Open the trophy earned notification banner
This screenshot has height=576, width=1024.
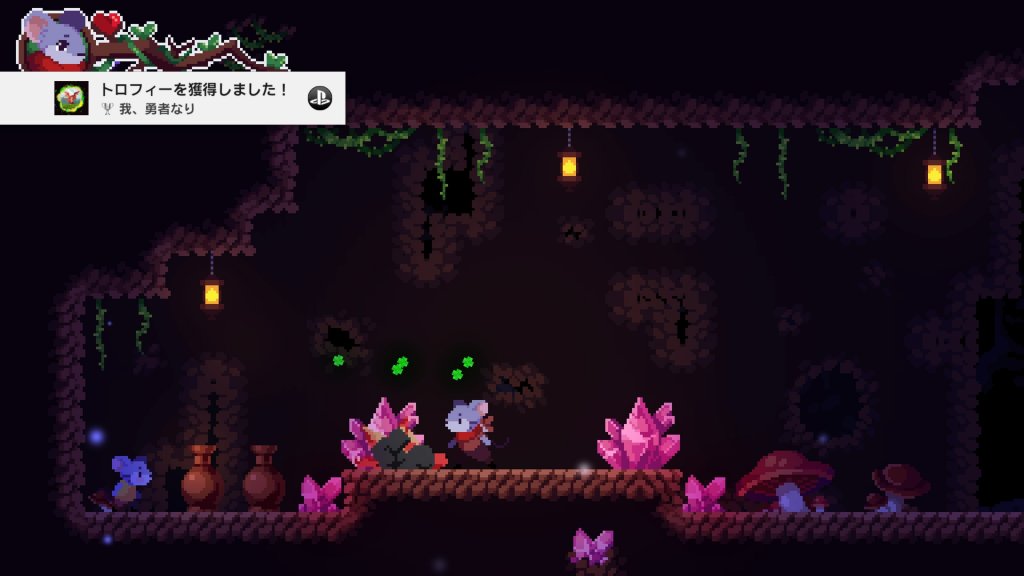coord(190,98)
